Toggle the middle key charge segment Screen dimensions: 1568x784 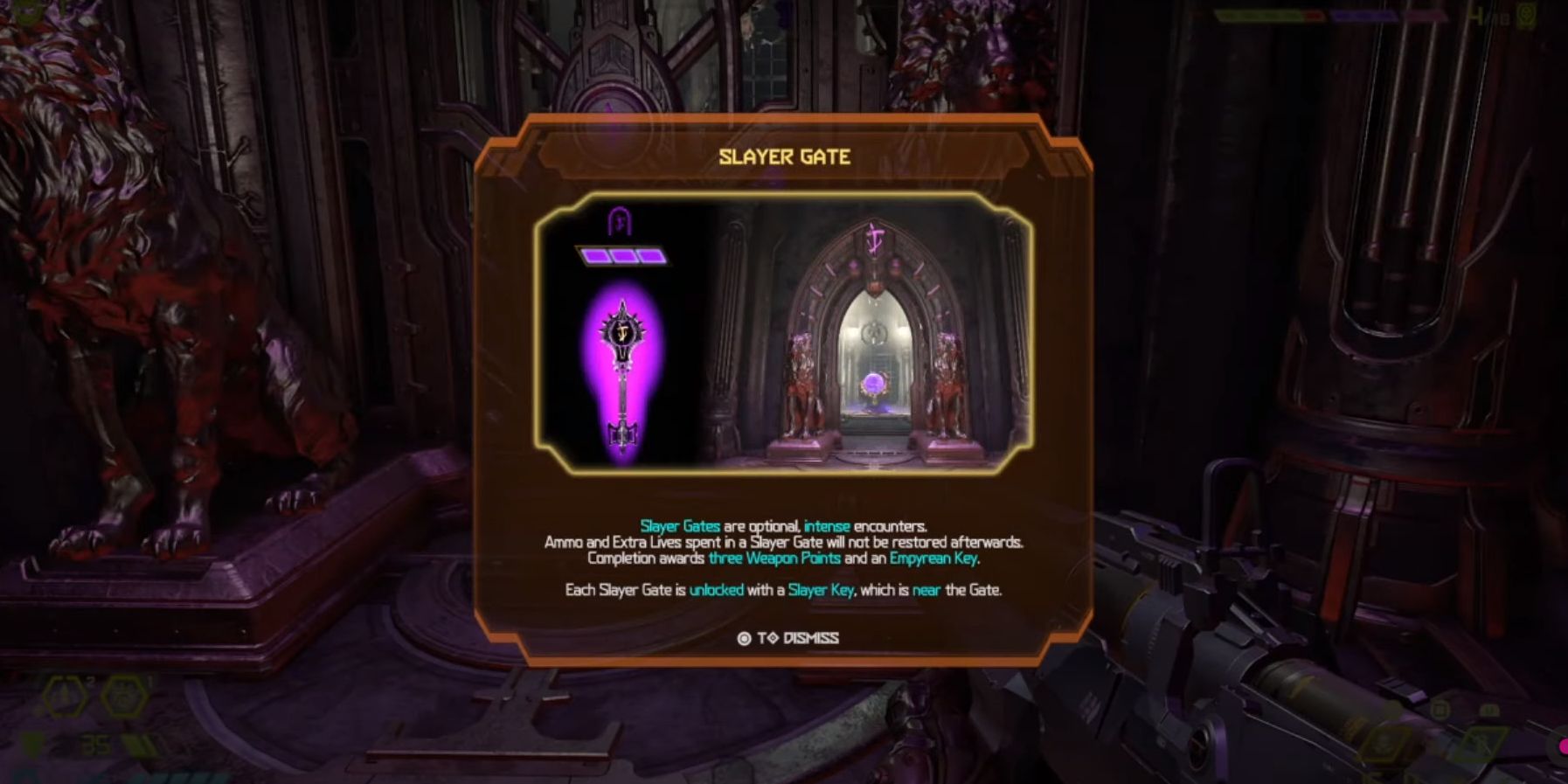point(622,258)
